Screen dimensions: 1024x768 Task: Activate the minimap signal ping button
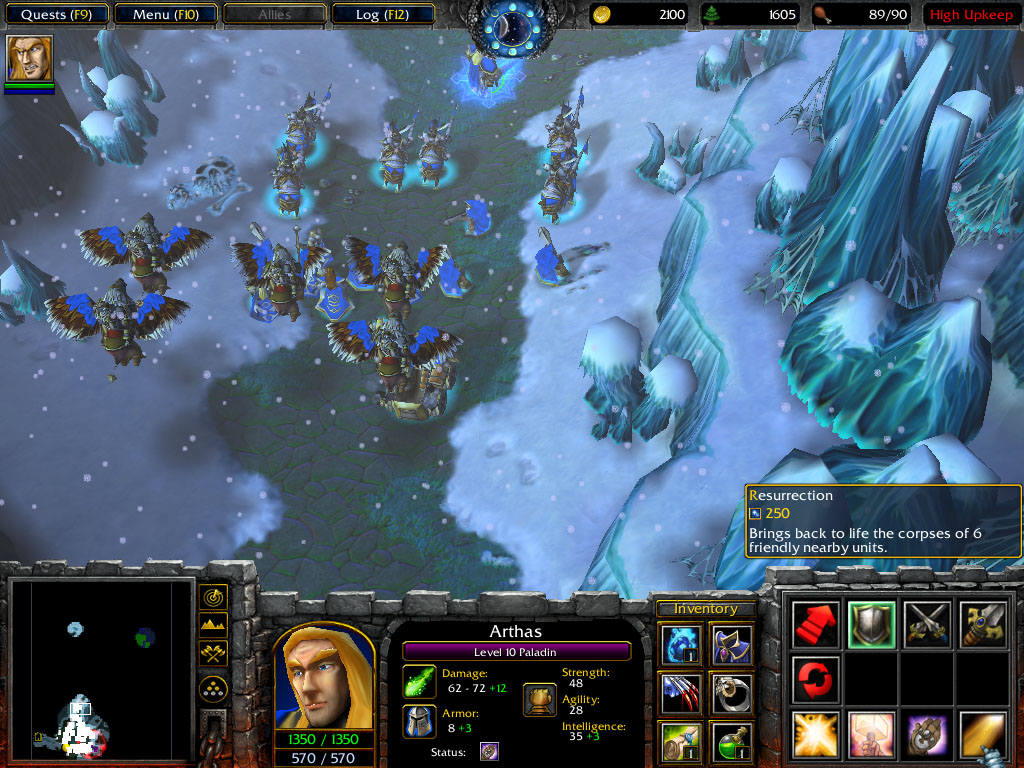click(213, 598)
